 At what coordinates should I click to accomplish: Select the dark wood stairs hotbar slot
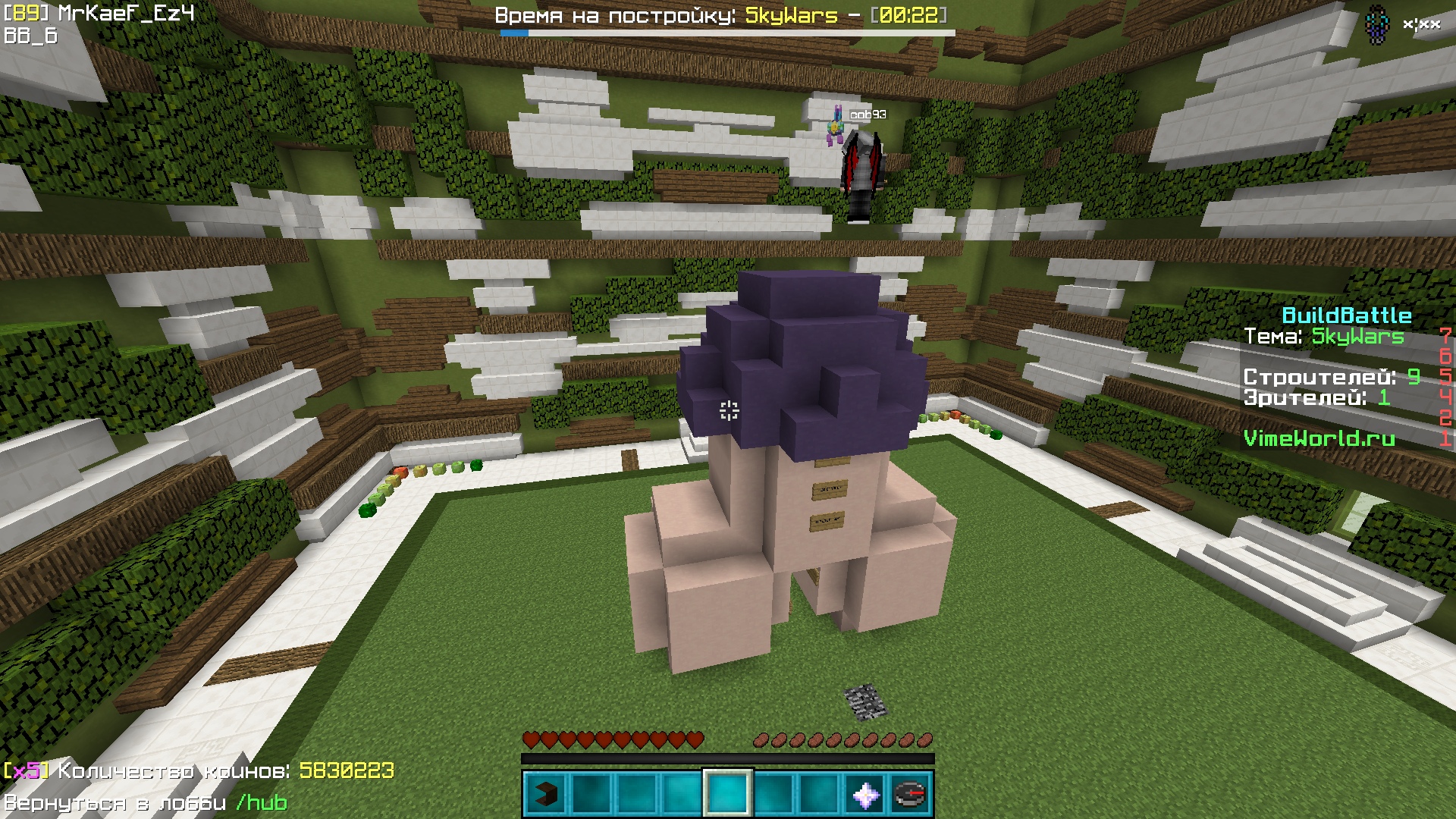546,794
